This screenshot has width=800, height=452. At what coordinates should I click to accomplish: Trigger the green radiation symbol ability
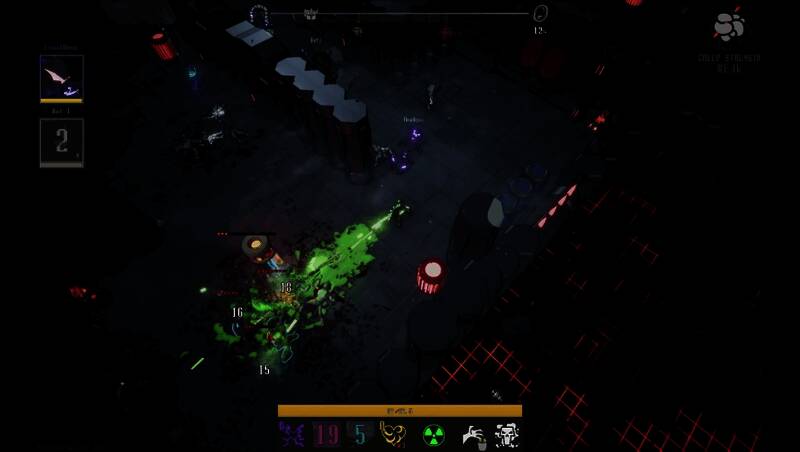click(x=433, y=435)
